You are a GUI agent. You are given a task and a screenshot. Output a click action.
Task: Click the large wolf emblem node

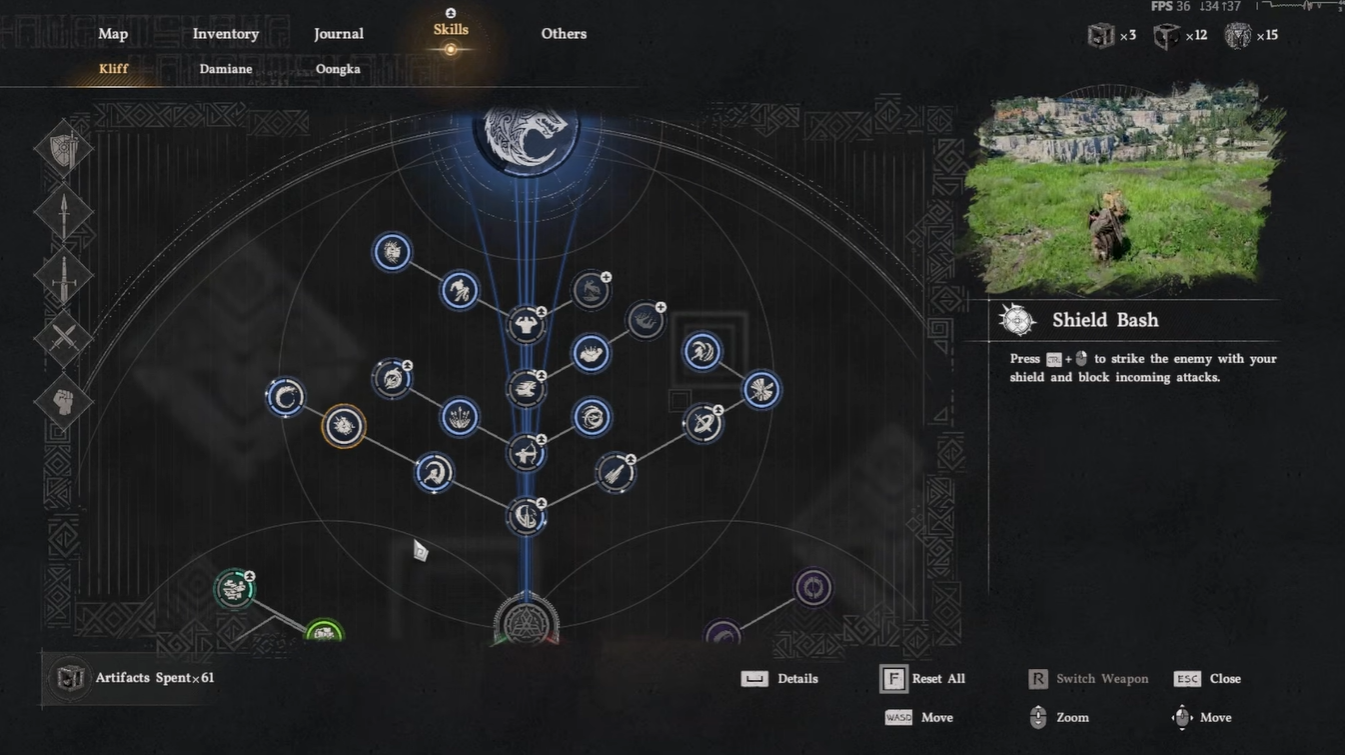(527, 133)
